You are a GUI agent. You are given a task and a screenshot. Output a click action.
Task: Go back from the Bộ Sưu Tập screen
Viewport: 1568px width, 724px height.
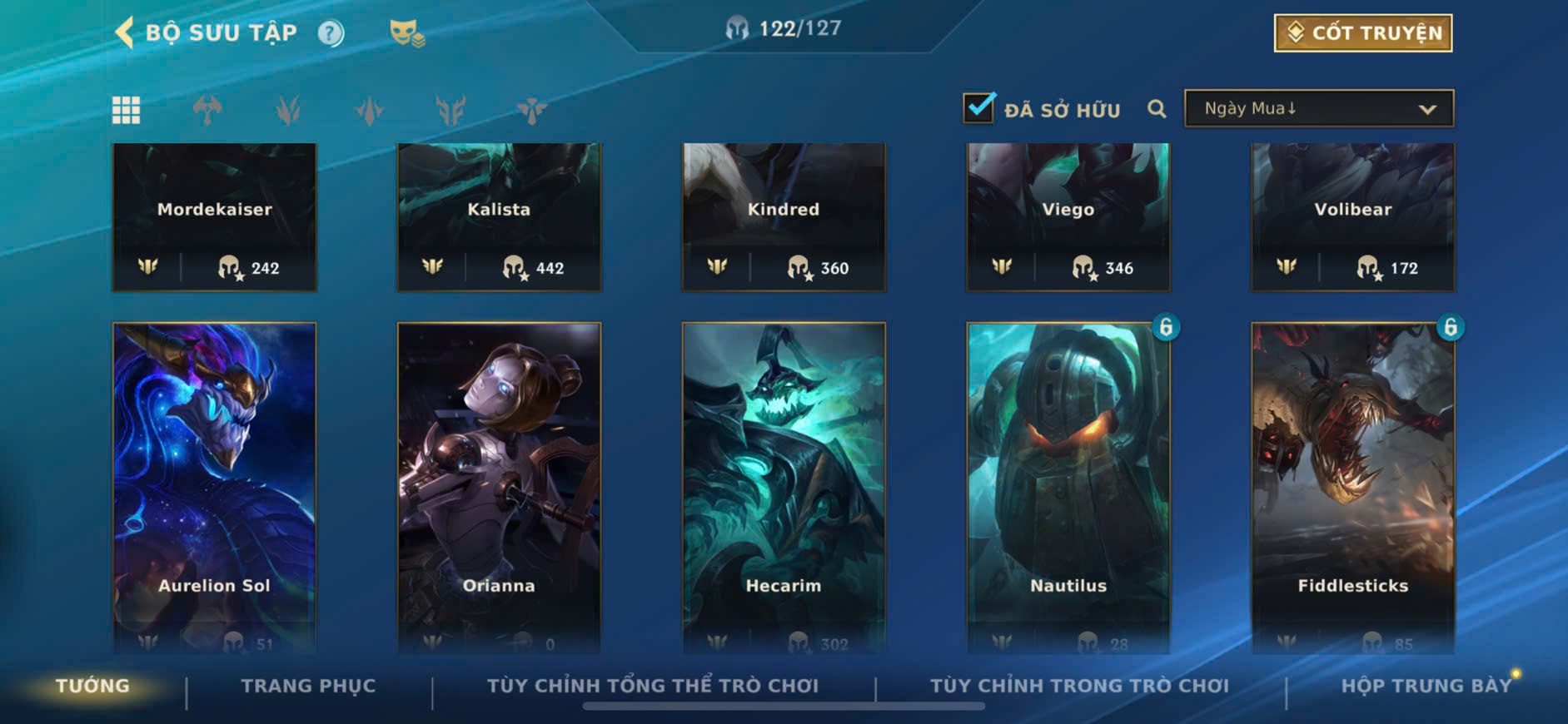125,32
